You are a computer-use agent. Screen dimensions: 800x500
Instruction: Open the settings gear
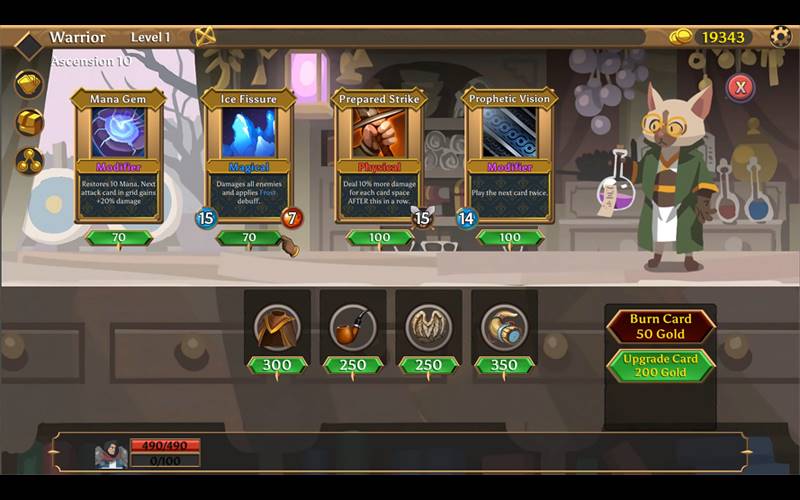tap(780, 37)
